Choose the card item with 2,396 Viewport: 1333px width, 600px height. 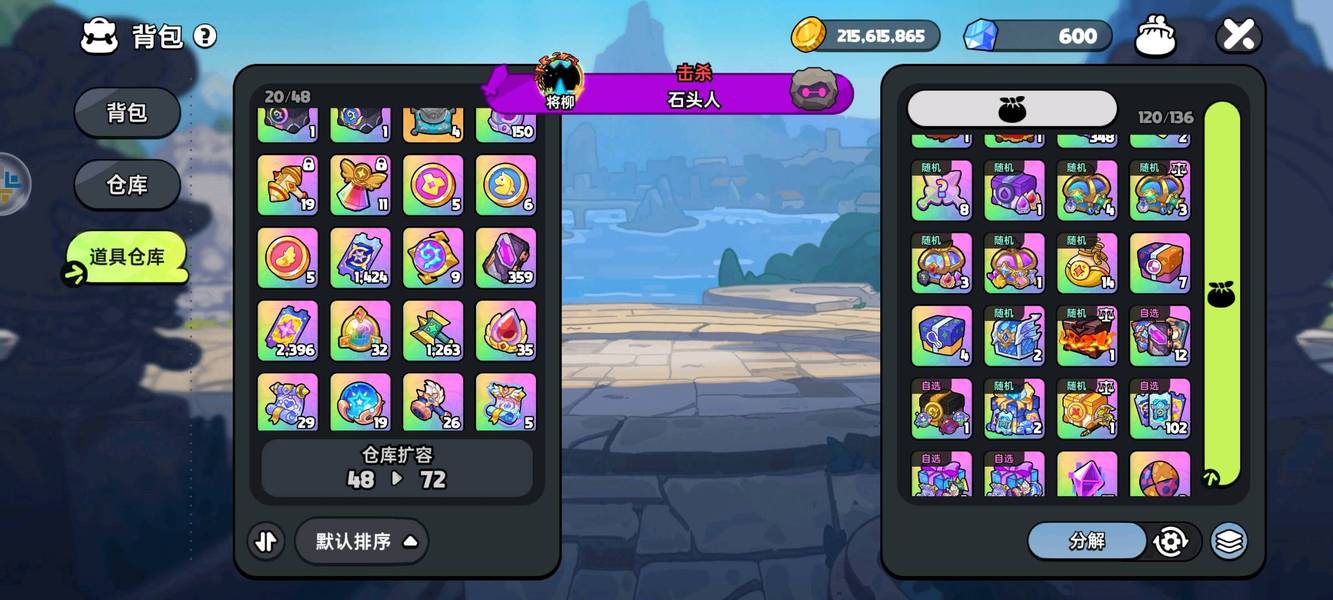[x=288, y=331]
